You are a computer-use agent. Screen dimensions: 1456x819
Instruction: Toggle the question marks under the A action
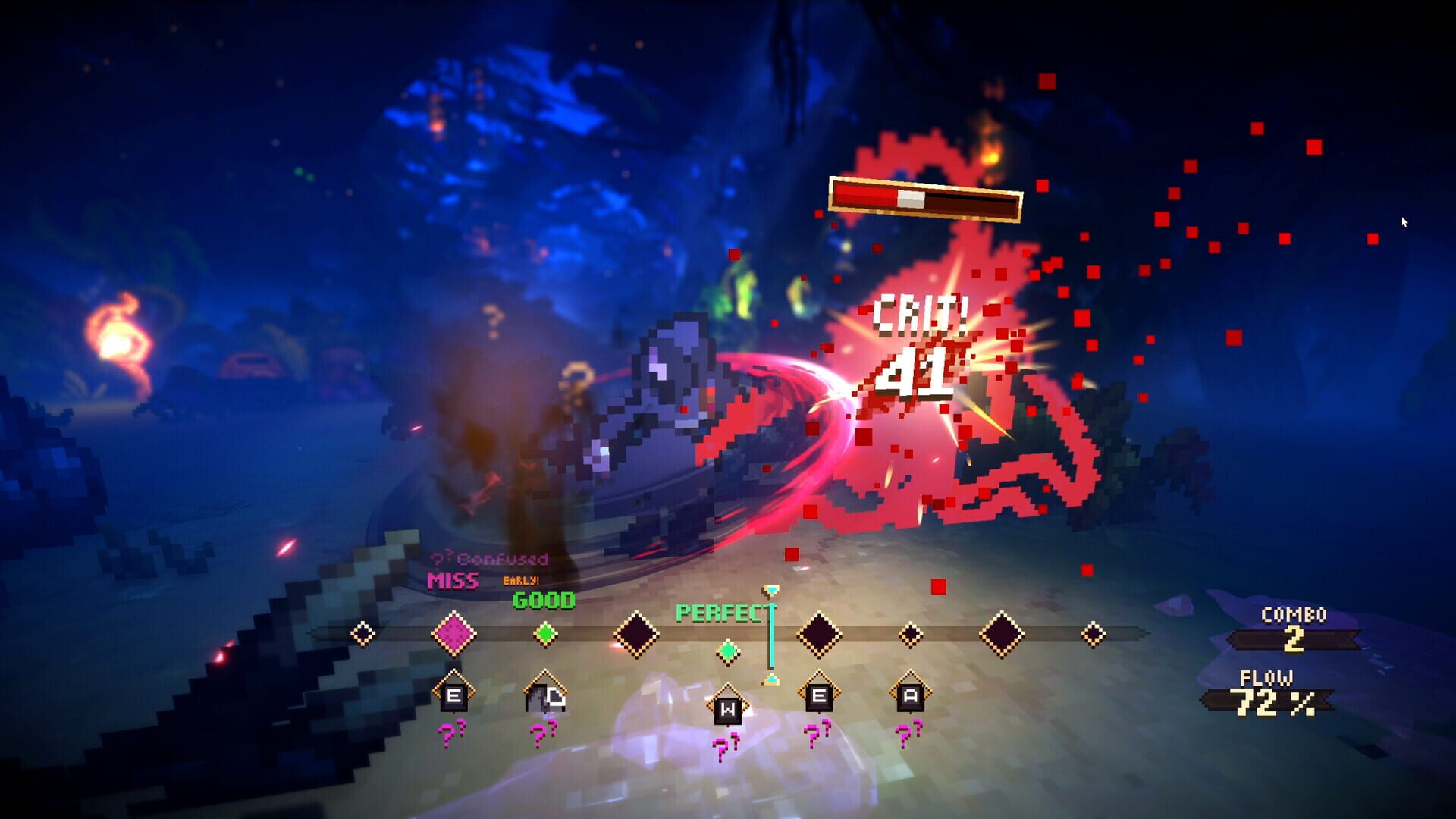tap(907, 734)
